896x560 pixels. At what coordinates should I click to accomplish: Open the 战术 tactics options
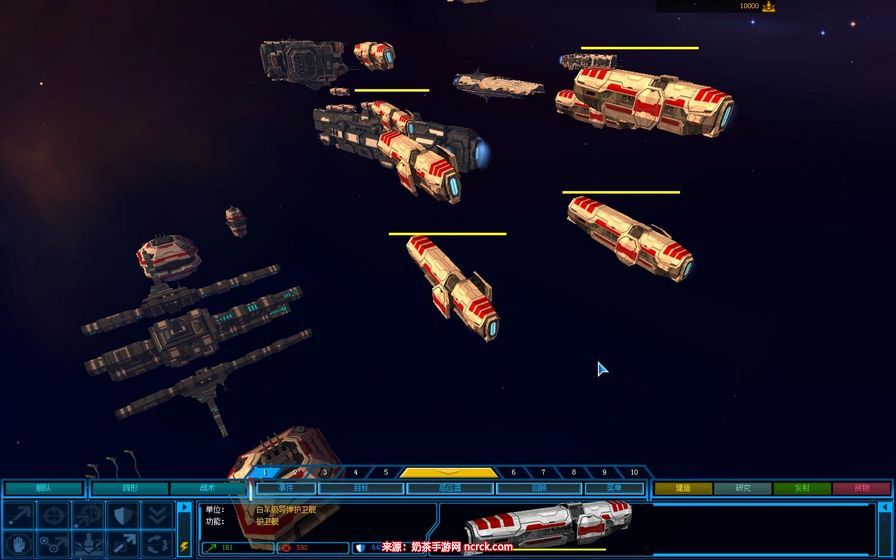[x=207, y=488]
